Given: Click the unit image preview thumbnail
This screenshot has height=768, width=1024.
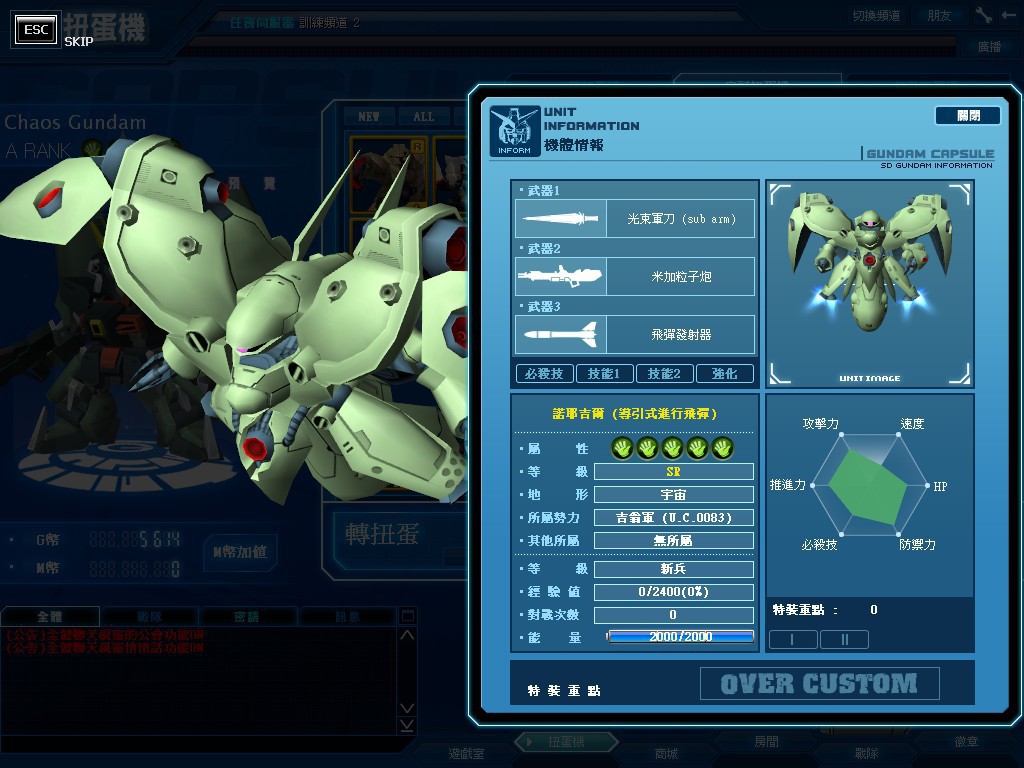Looking at the screenshot, I should pos(869,284).
